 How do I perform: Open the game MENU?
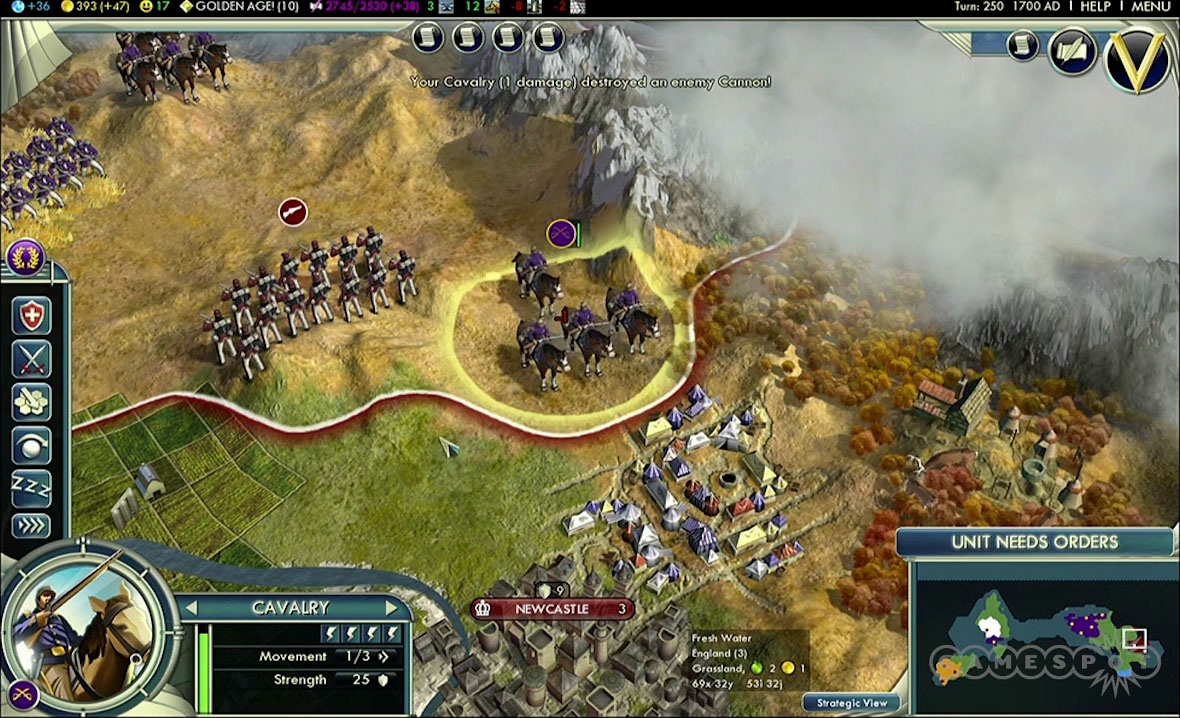click(1150, 7)
